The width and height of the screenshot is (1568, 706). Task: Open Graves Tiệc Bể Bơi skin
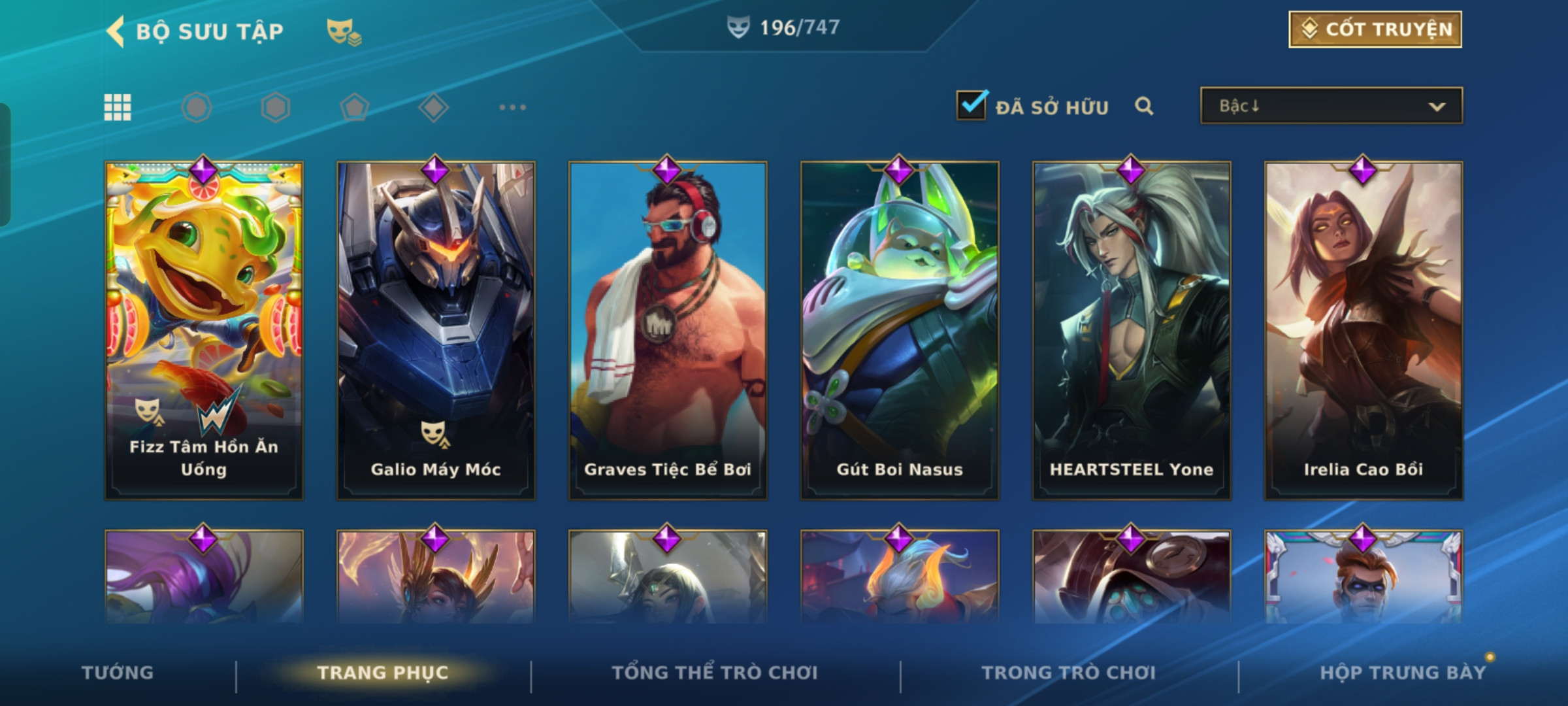(x=668, y=330)
